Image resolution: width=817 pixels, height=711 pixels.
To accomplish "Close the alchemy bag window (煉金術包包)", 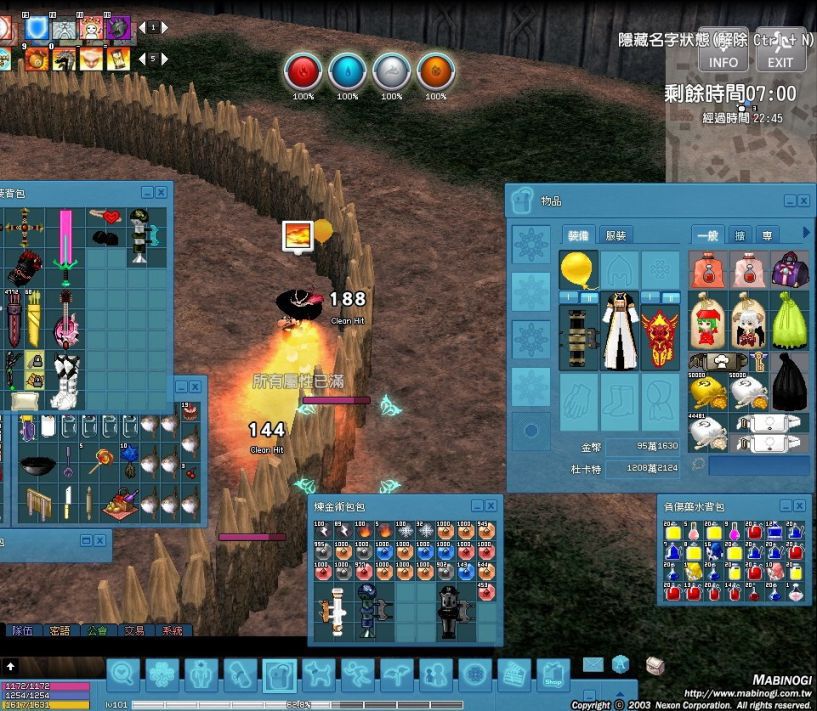I will pos(490,506).
